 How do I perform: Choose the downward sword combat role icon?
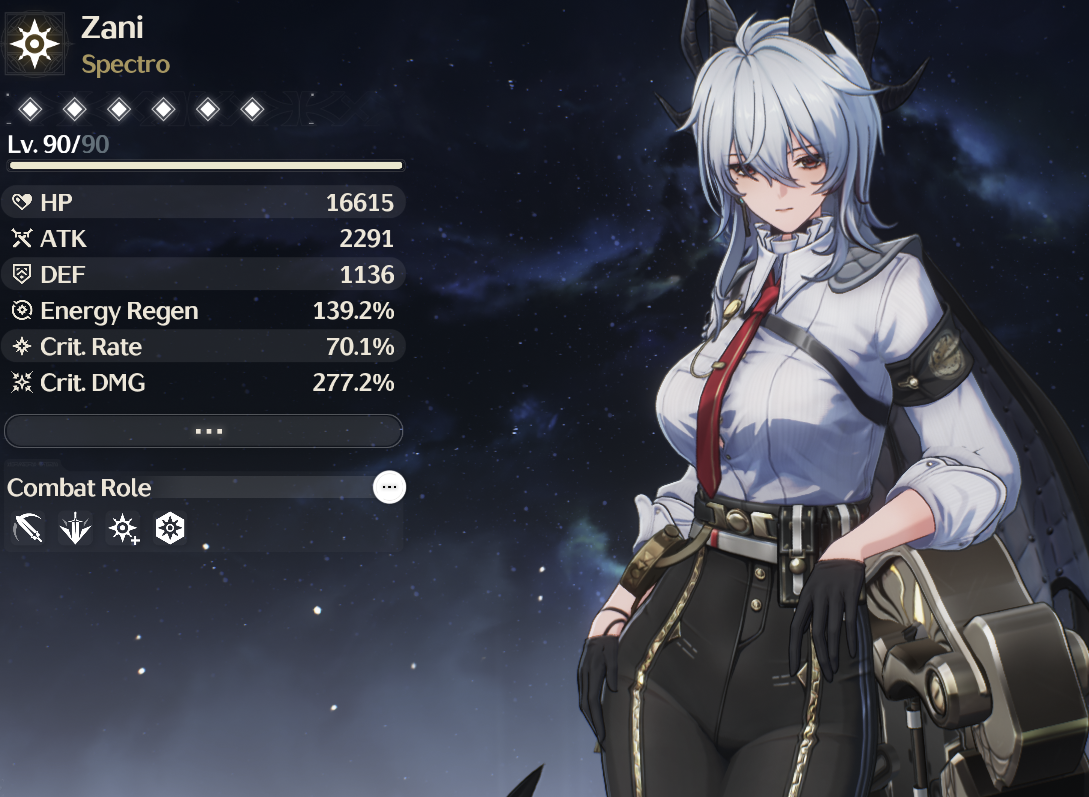click(75, 529)
